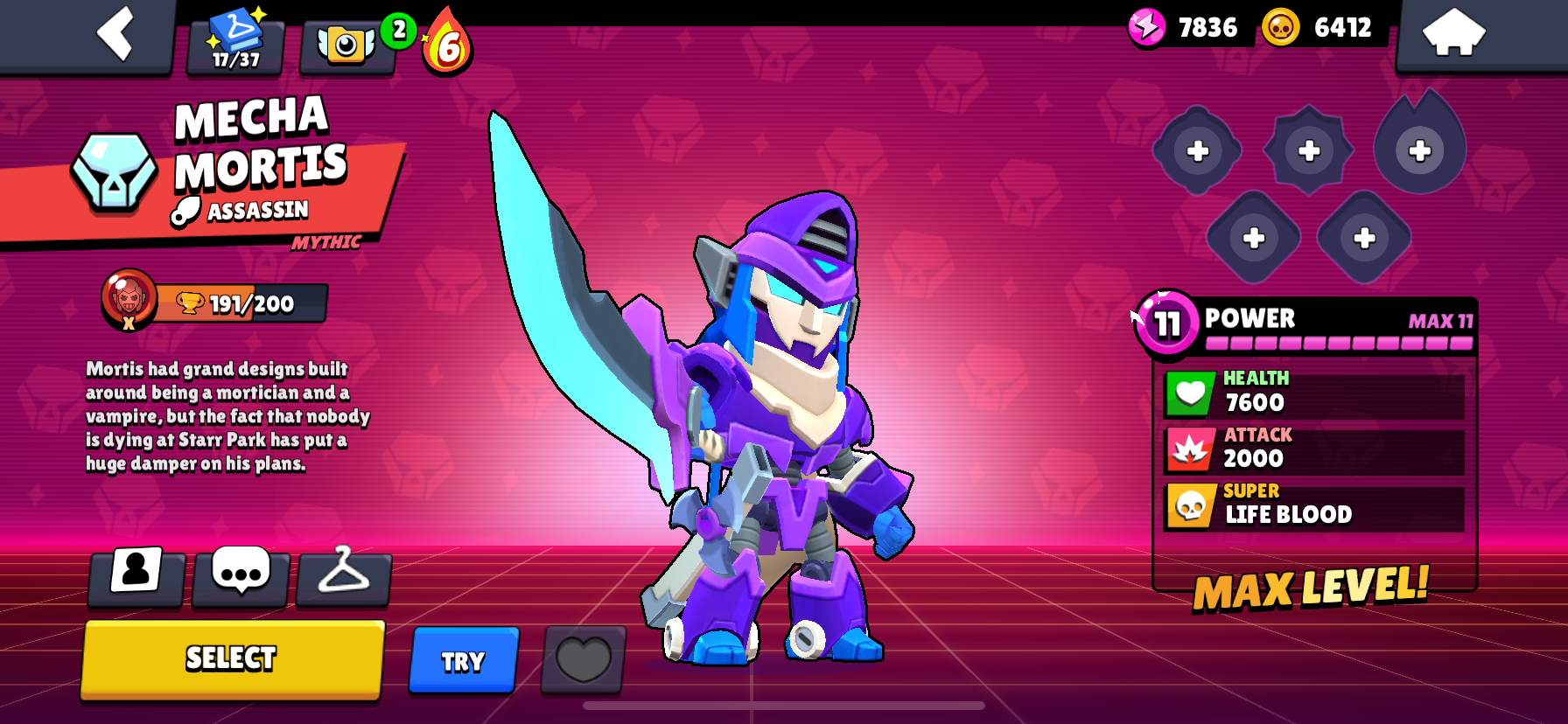
Task: Favorite Mecha Mortis with the heart toggle
Action: pos(582,660)
